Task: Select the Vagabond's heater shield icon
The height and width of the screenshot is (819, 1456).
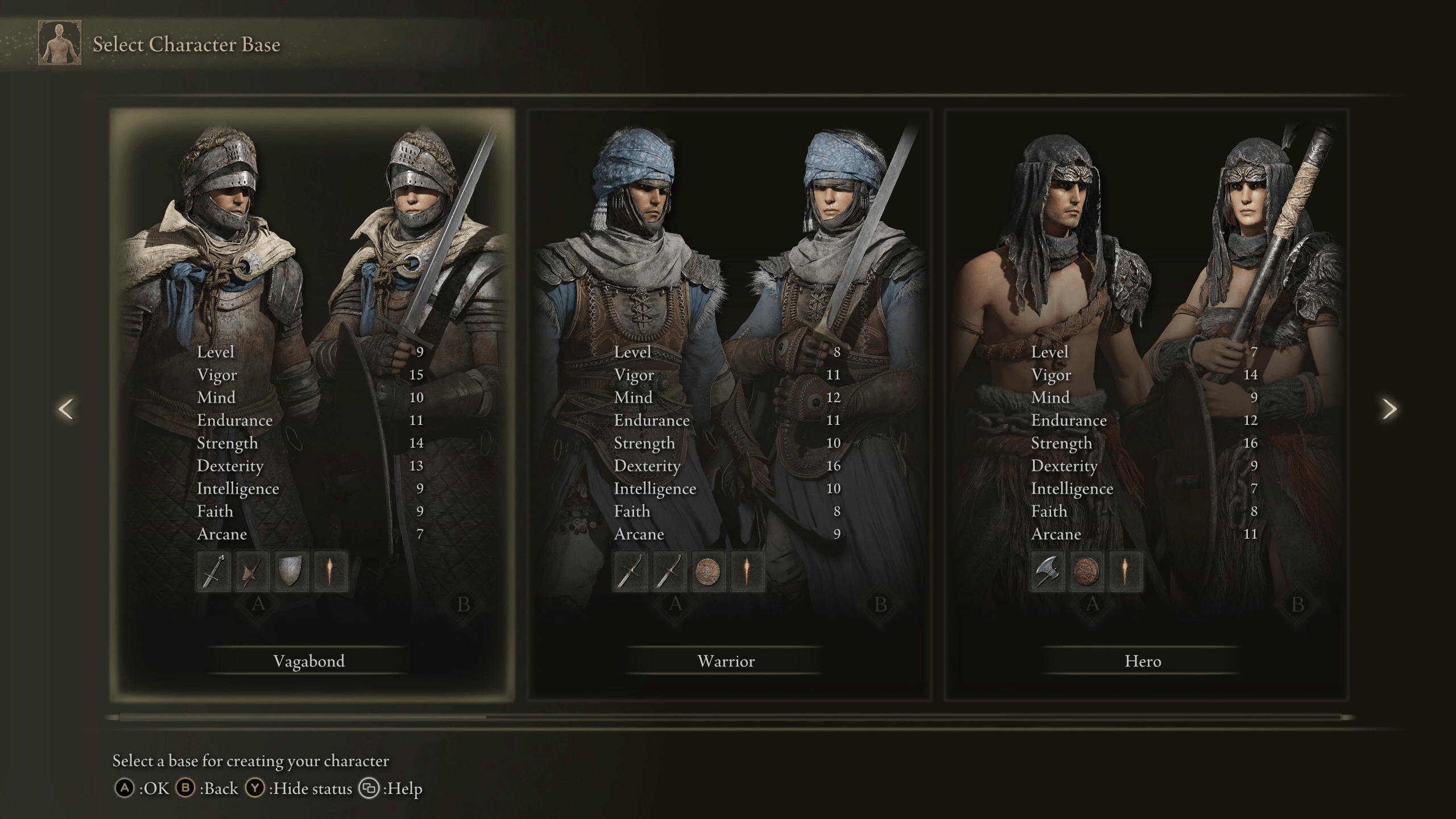Action: pyautogui.click(x=291, y=571)
